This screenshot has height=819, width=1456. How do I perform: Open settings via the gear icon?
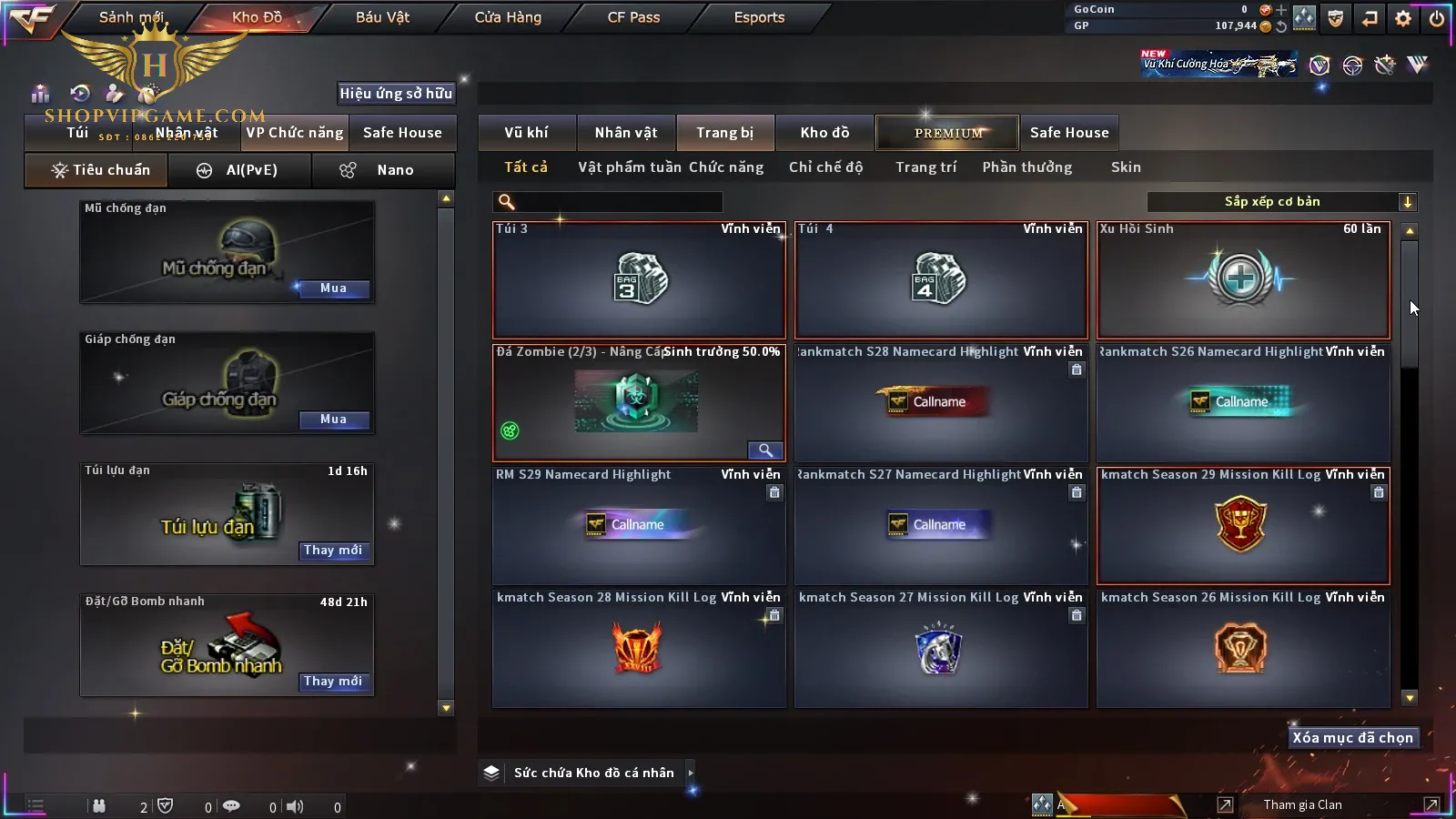[1403, 18]
